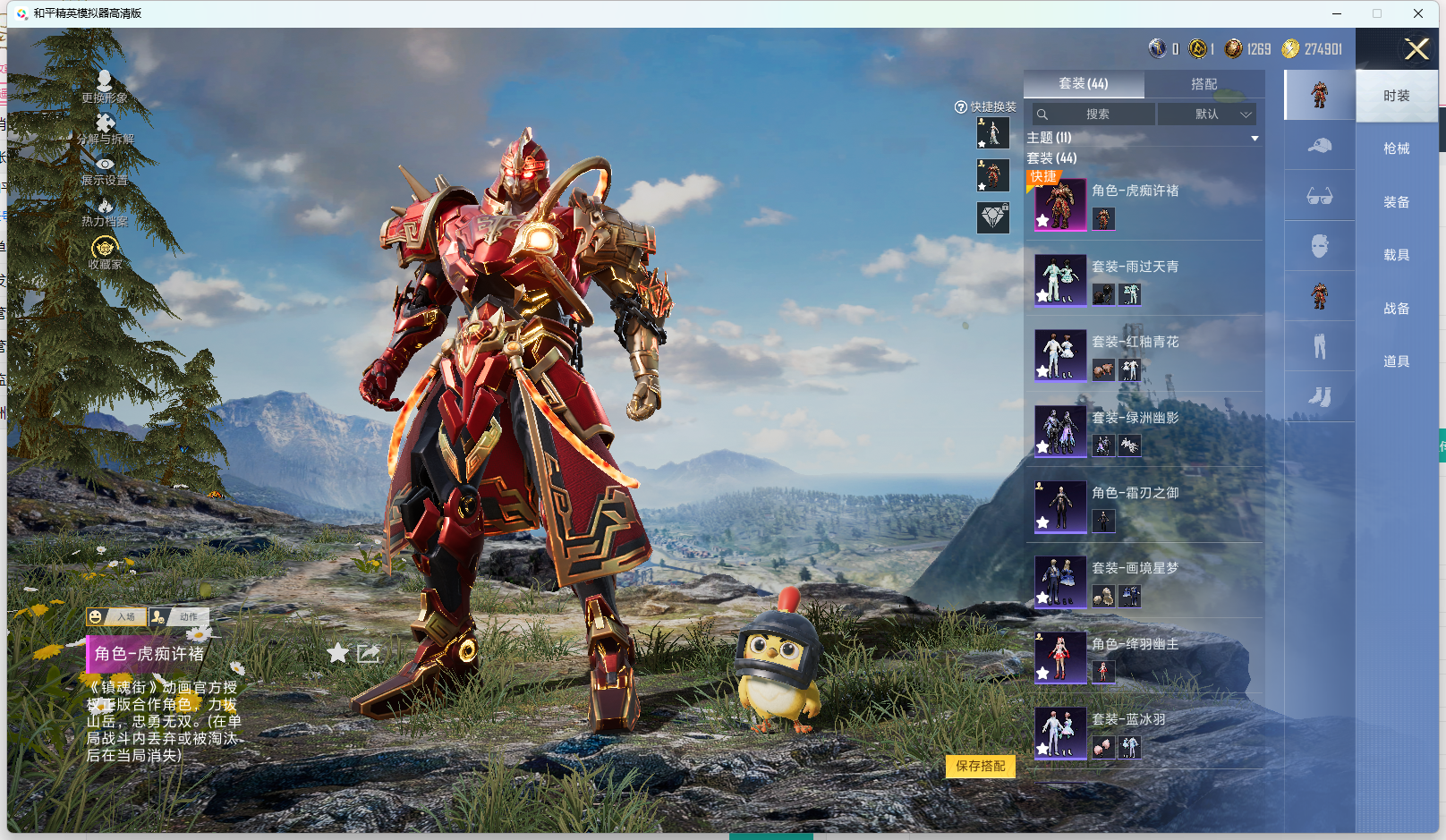Collapse the 主题 section arrow
Screen dimensions: 1446x840
(x=1255, y=139)
